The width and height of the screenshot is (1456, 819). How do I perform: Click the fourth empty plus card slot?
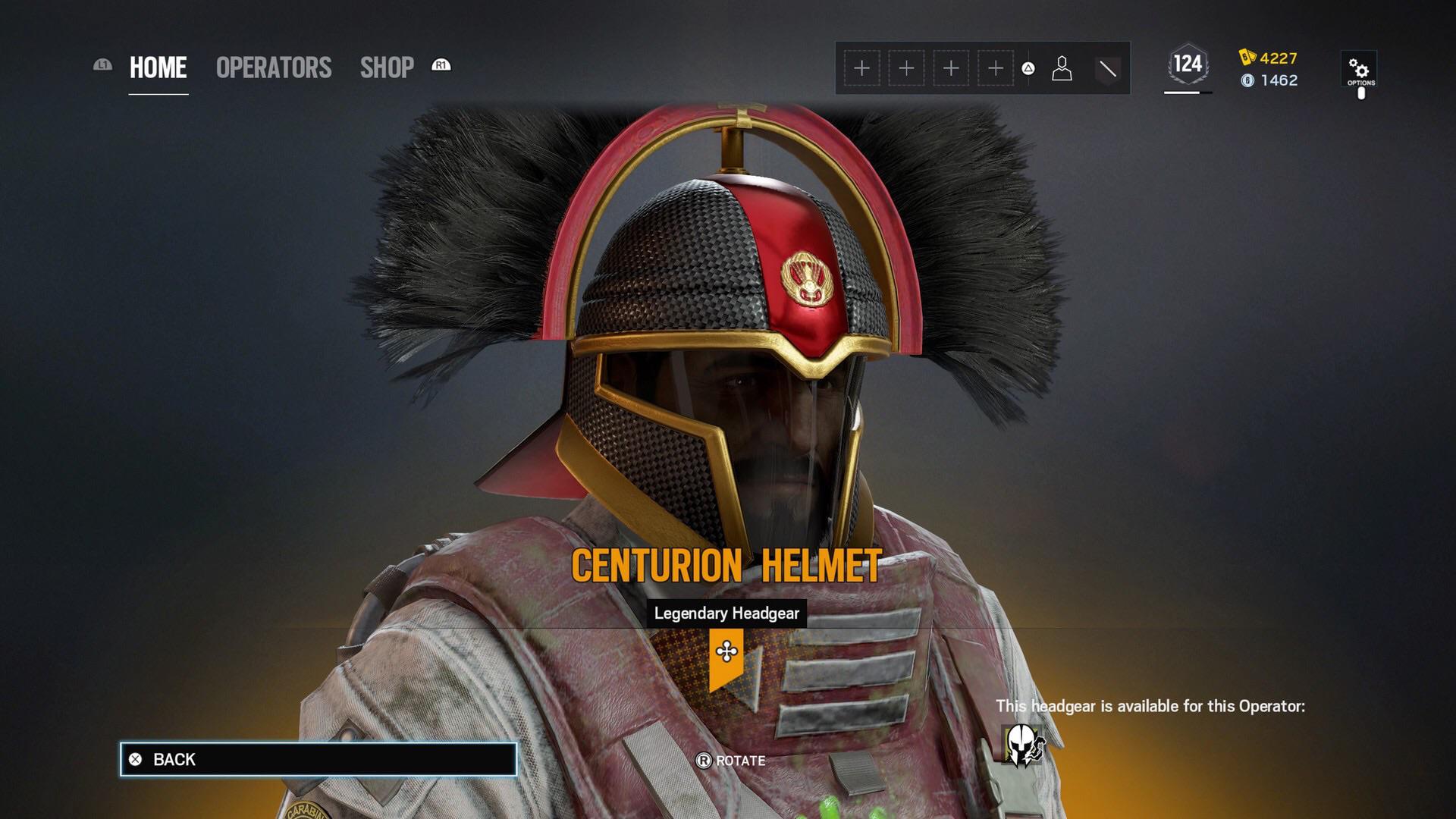996,67
